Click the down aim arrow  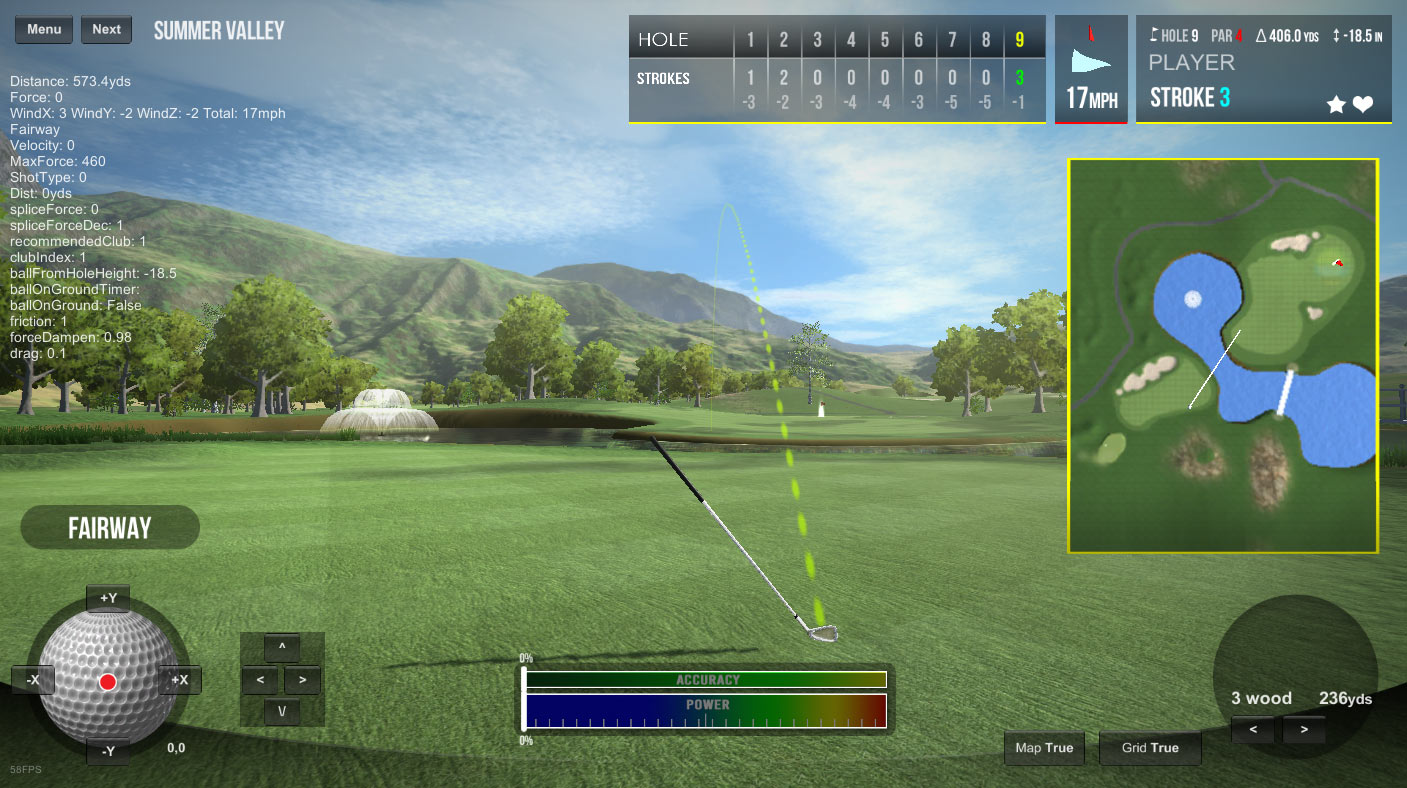coord(282,712)
